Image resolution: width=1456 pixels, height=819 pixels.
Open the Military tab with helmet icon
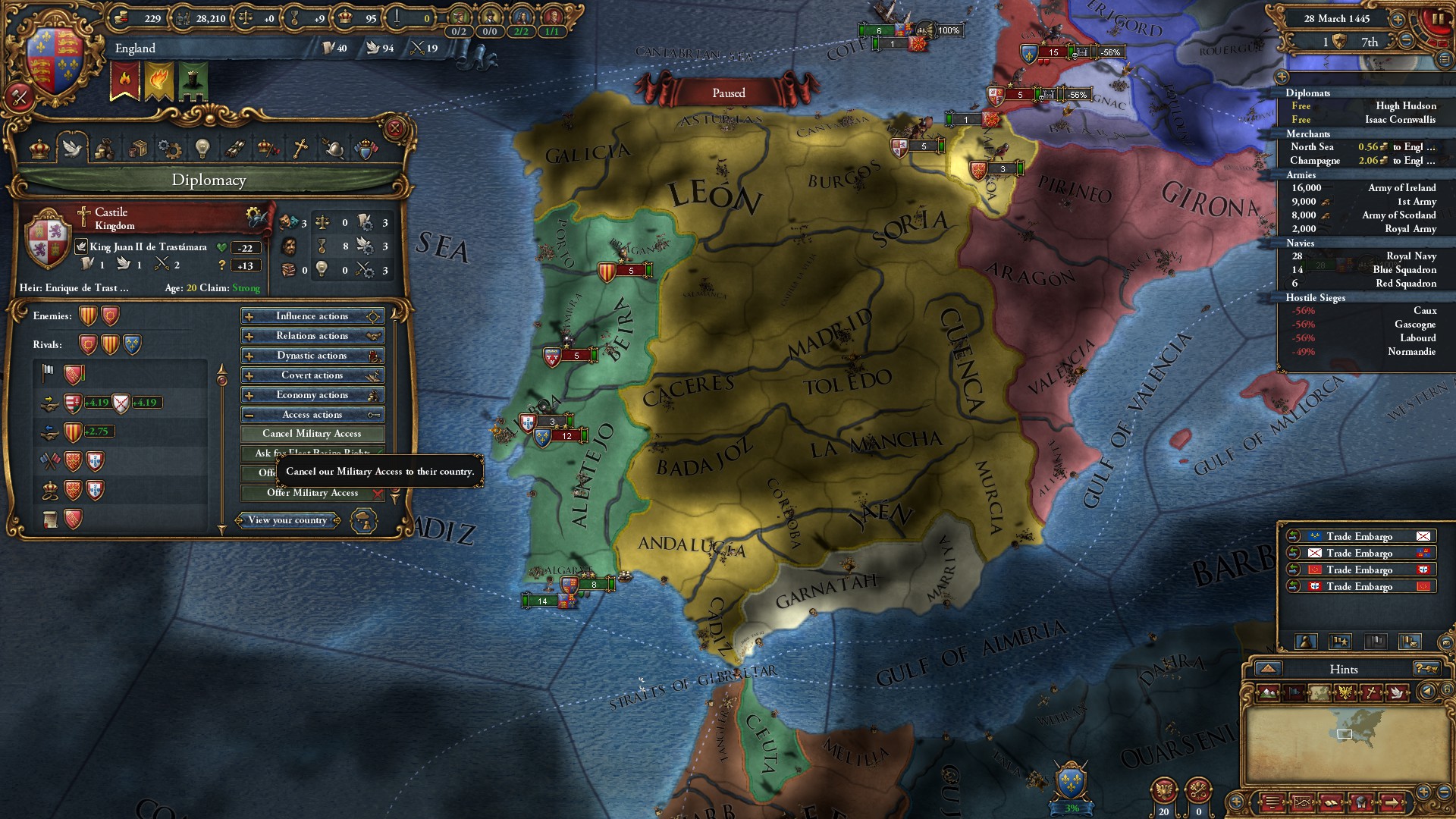332,149
